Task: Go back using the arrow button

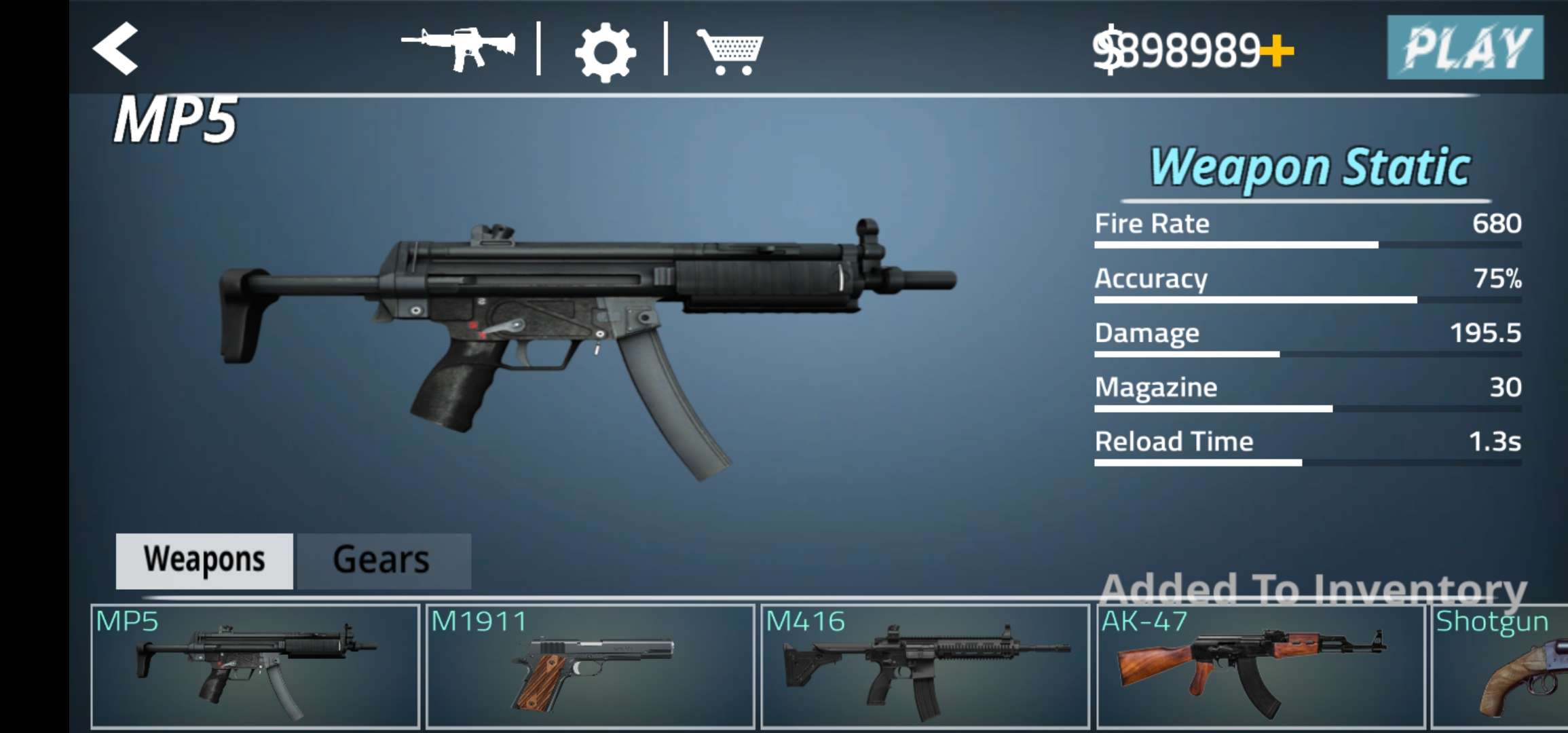Action: 116,48
